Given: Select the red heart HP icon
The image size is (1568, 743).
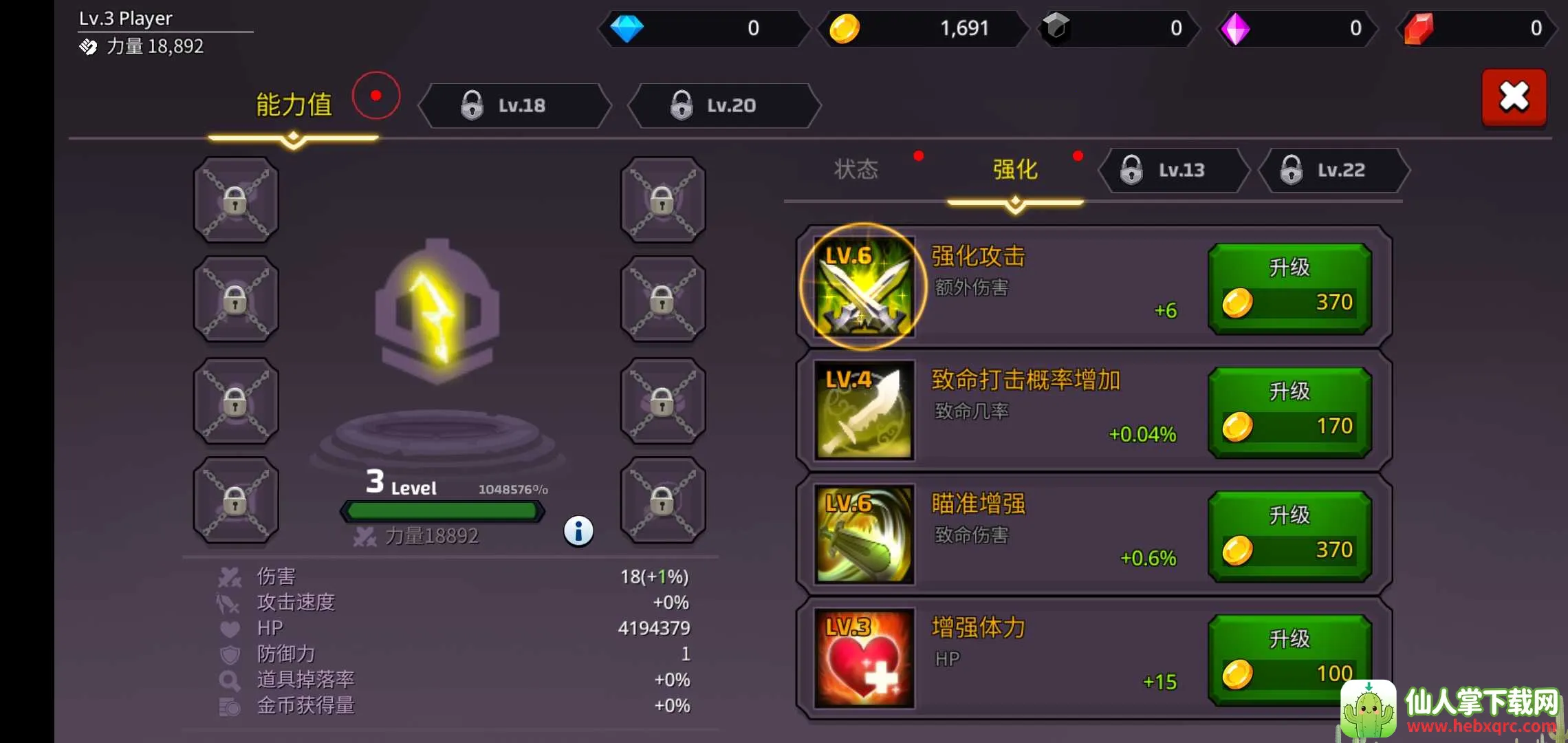Looking at the screenshot, I should [x=864, y=658].
